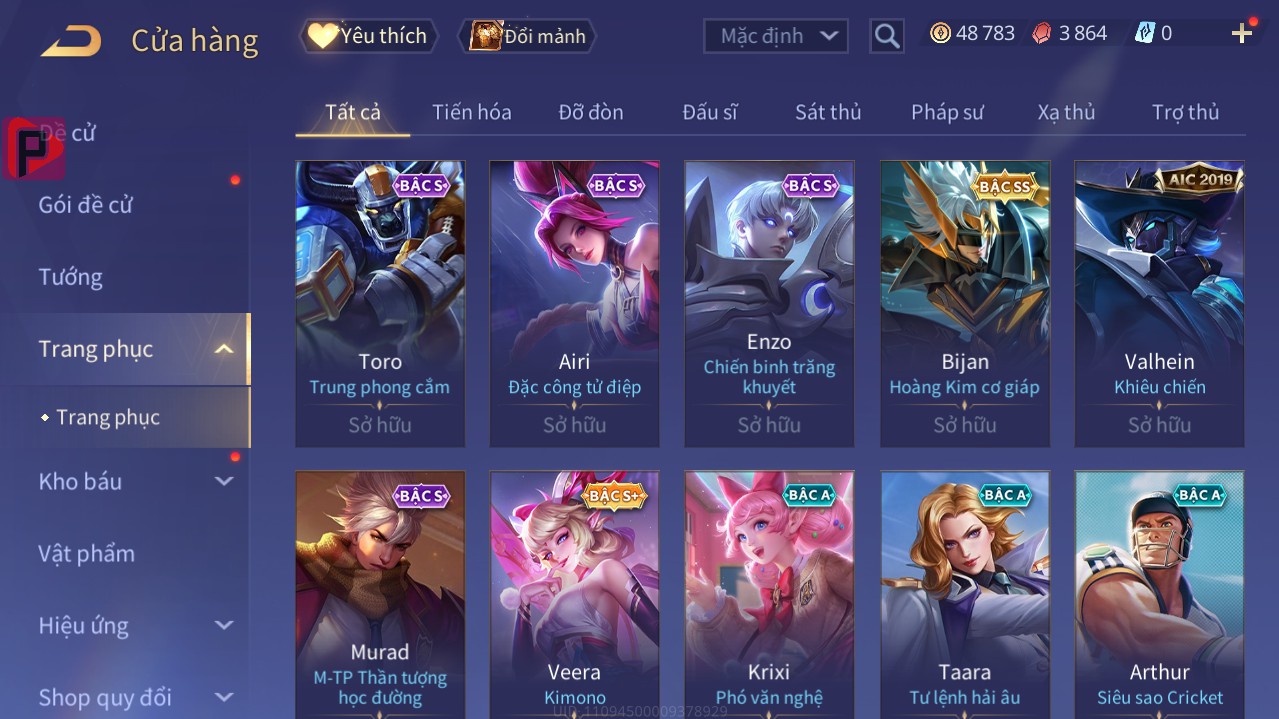This screenshot has width=1279, height=719.
Task: Open the Yêu thích favorites list
Action: (369, 36)
